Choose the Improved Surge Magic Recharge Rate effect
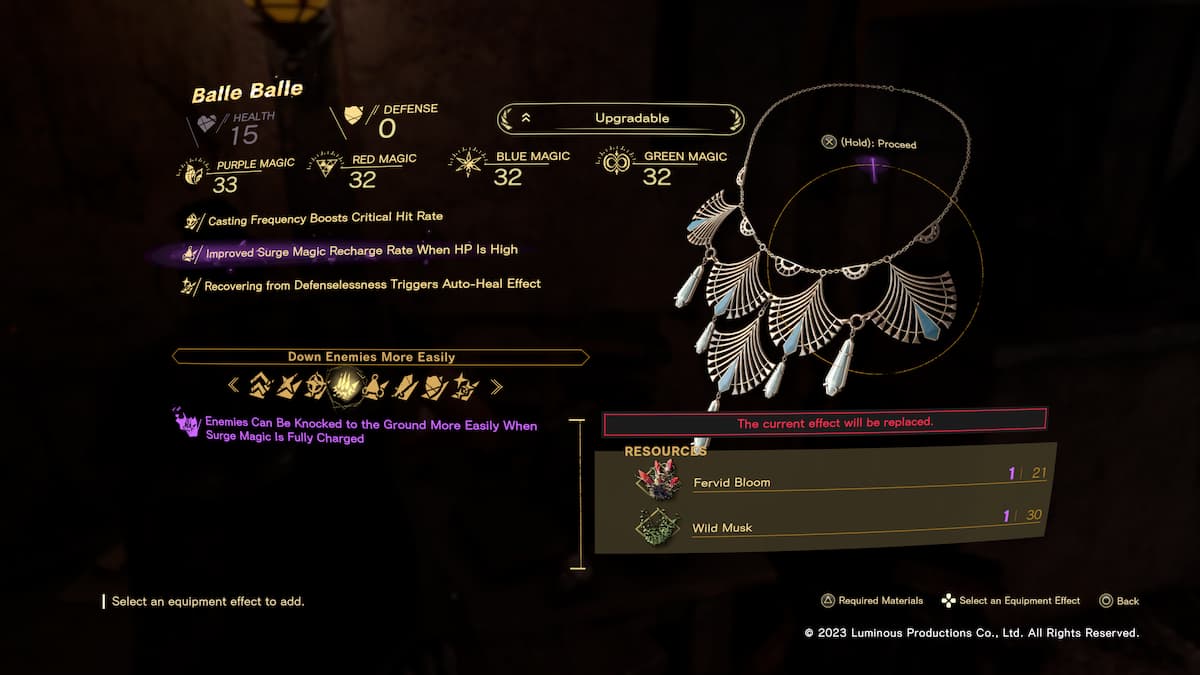 coord(361,252)
